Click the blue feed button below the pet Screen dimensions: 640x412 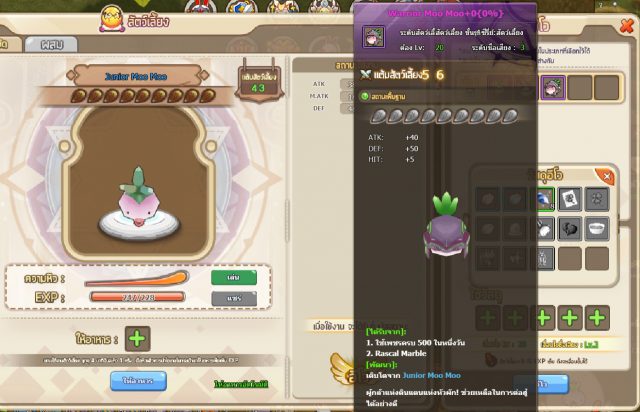tap(138, 380)
